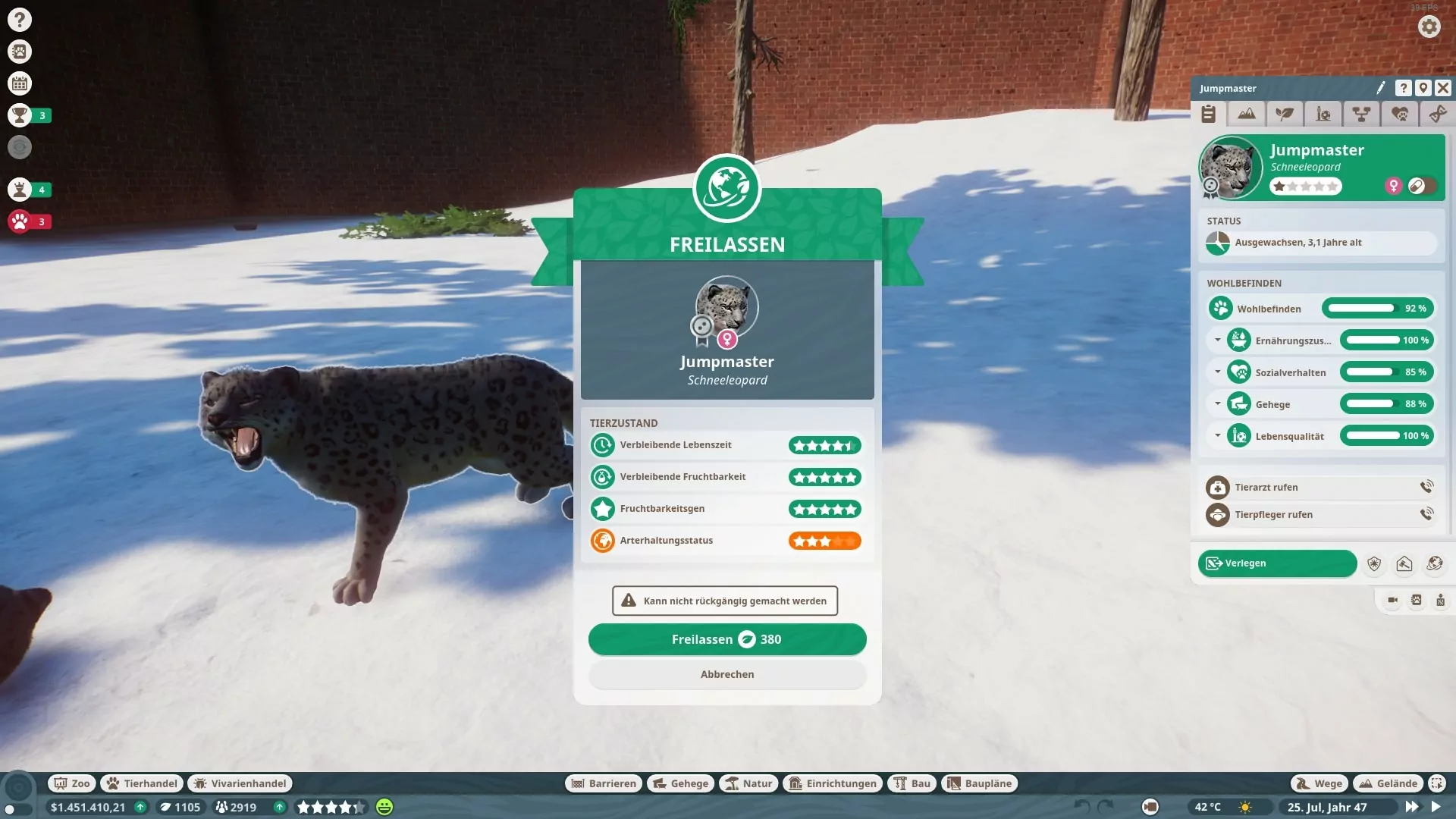This screenshot has height=819, width=1456.
Task: Open game settings gear icon
Action: pos(1429,27)
